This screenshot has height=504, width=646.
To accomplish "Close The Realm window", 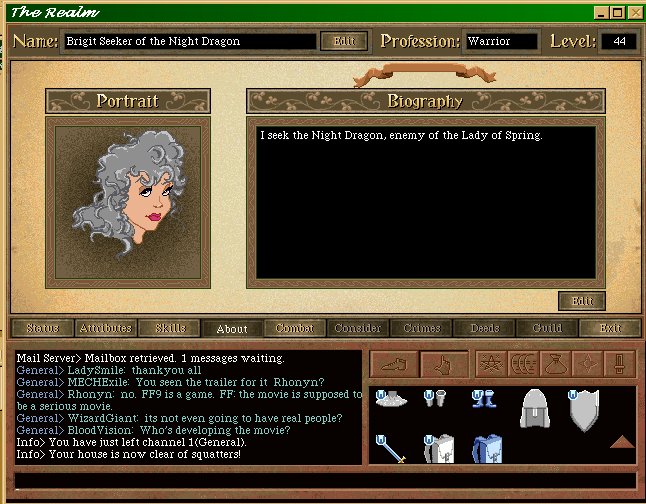I will (634, 13).
